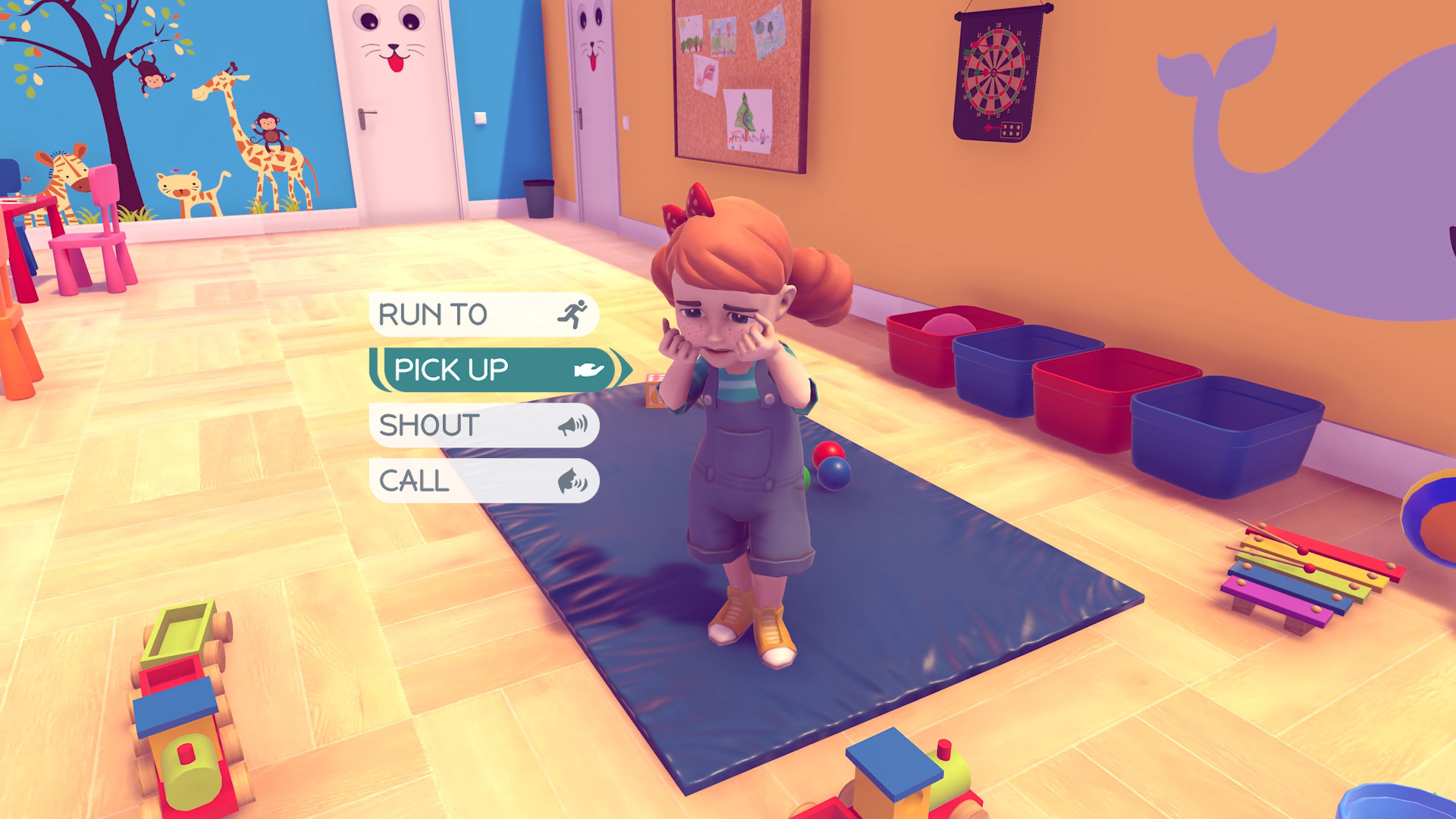Choose the highlighted PICK UP command
Viewport: 1456px width, 819px height.
pos(451,369)
